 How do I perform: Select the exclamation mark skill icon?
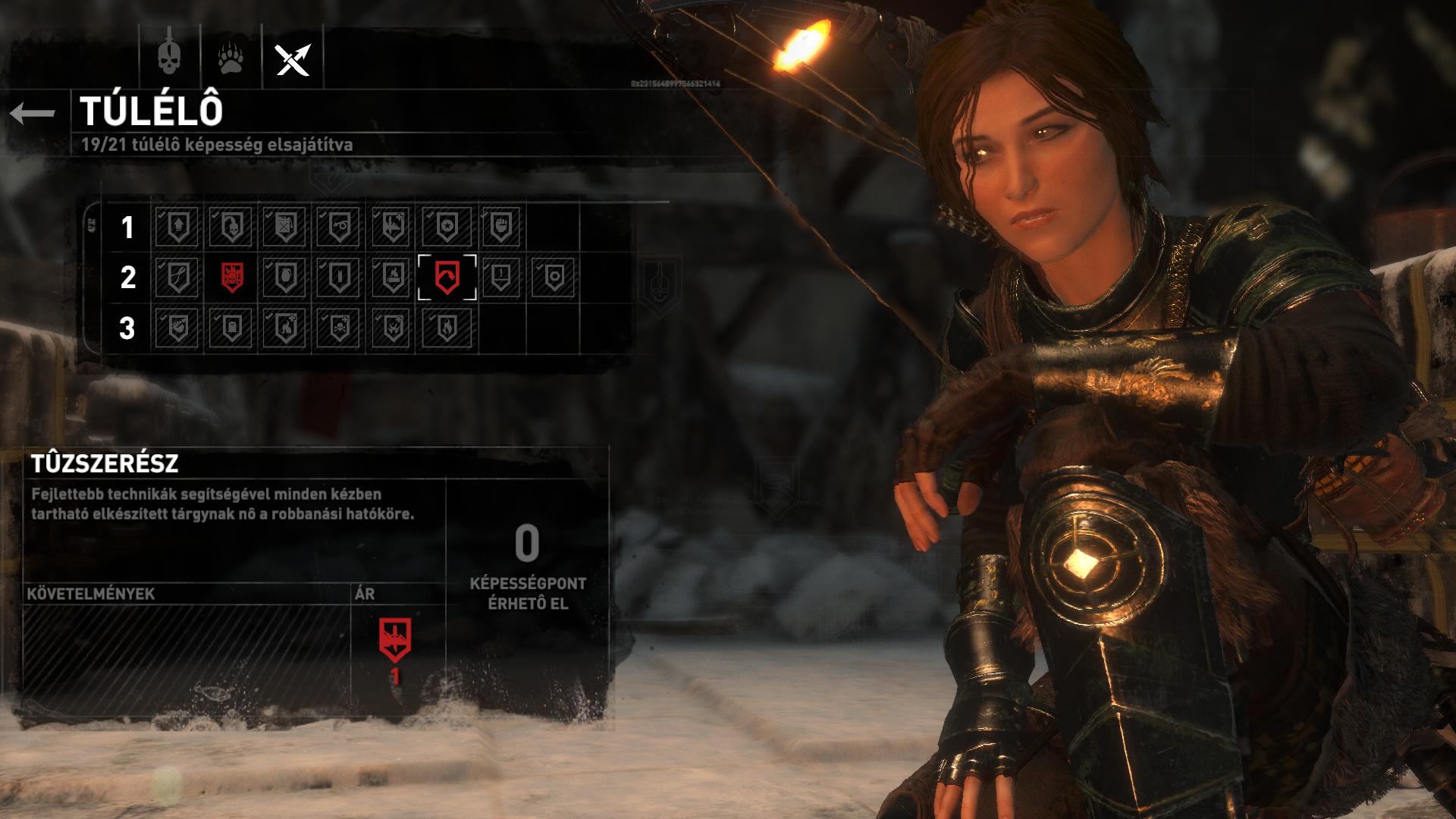tap(500, 278)
